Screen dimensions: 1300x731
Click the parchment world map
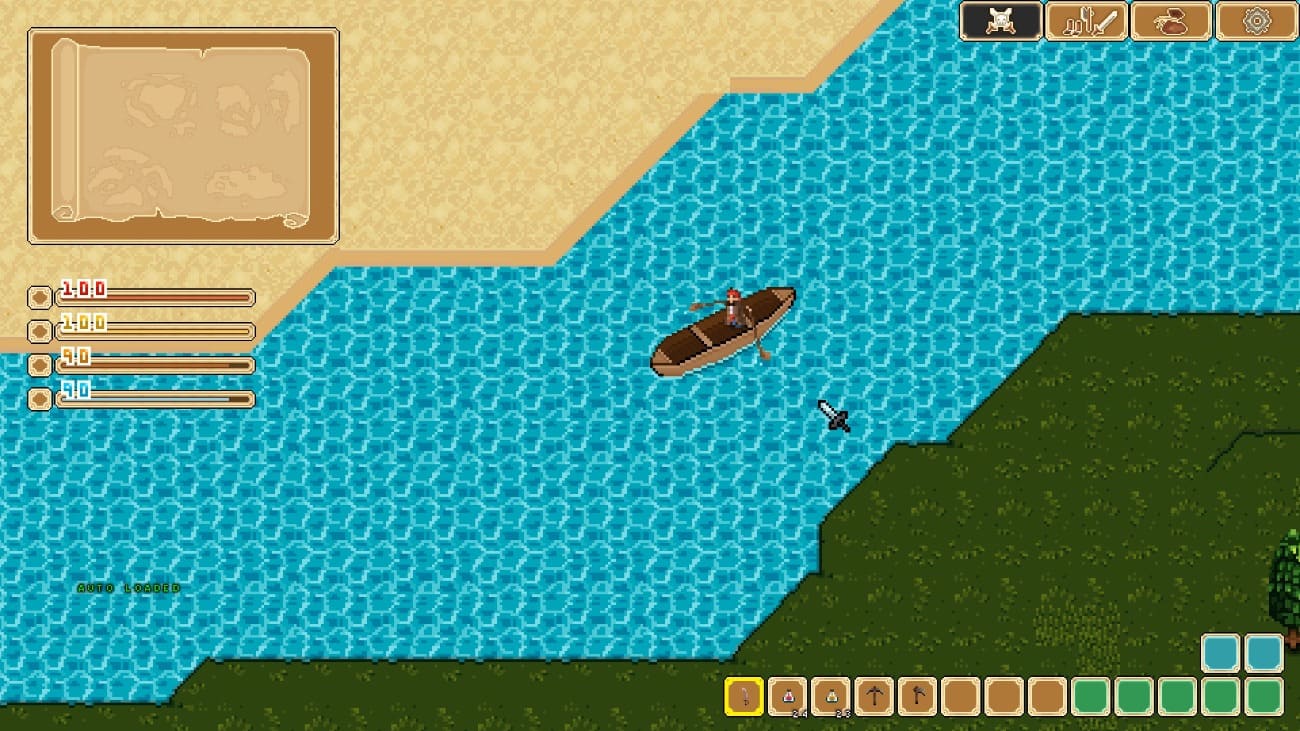(x=183, y=135)
